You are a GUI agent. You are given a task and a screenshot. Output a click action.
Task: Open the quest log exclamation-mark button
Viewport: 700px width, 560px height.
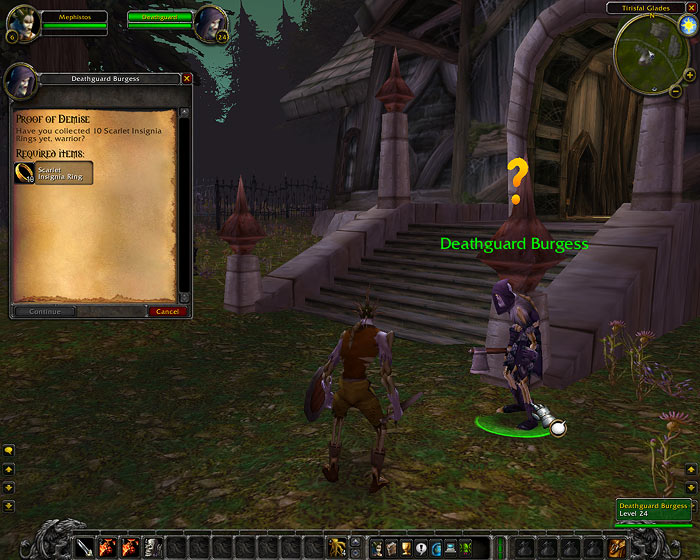click(422, 547)
